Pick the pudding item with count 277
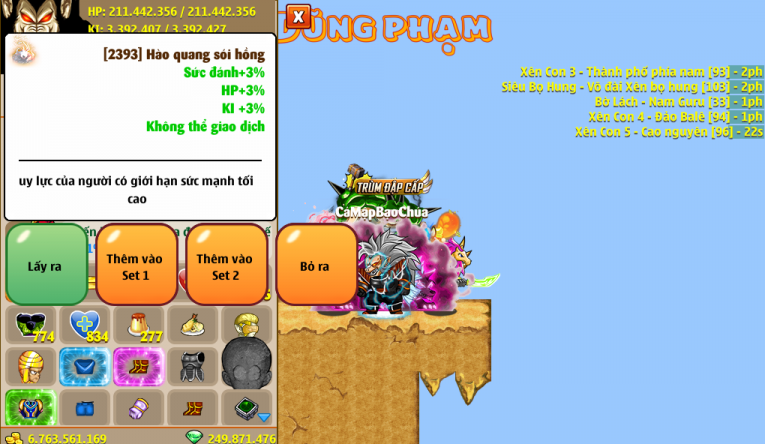 139,325
